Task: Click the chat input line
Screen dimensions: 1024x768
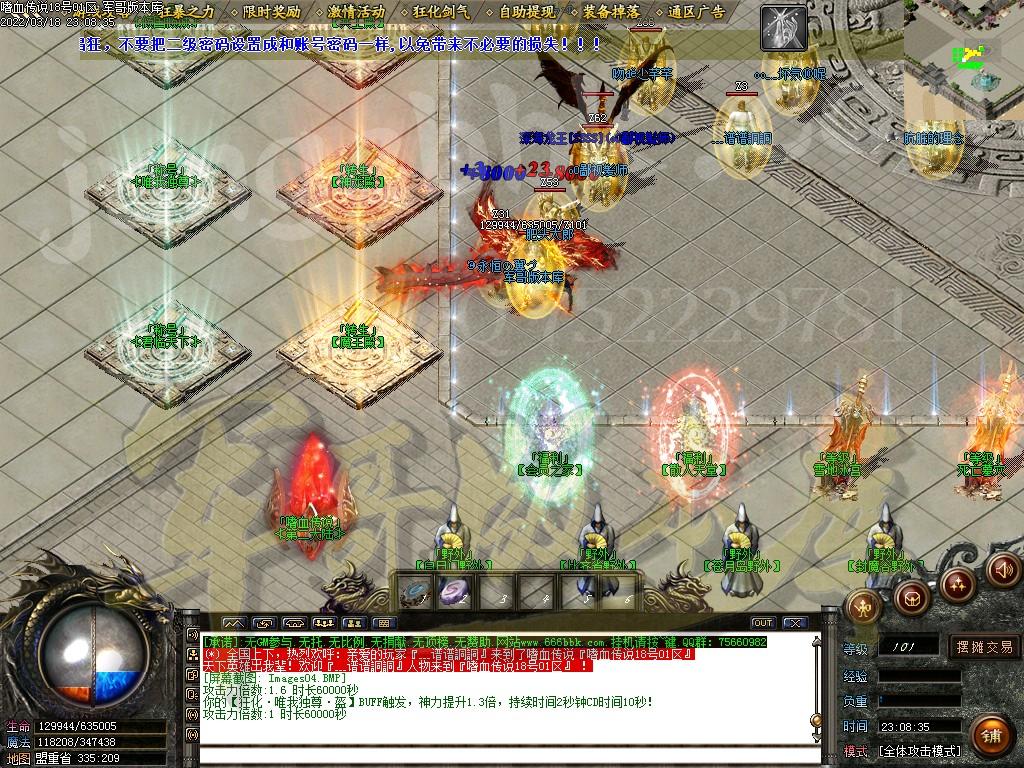Action: 500,755
